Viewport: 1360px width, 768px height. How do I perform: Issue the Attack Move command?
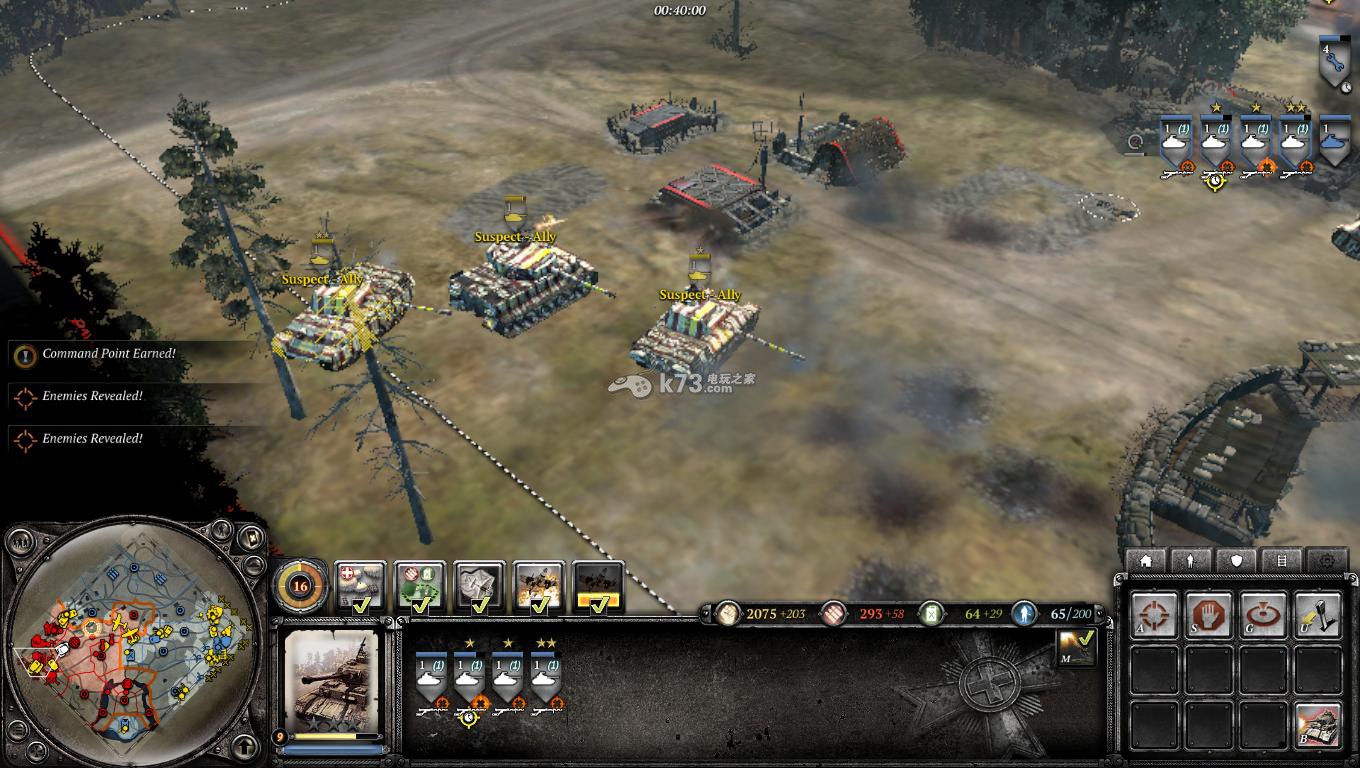tap(1155, 615)
